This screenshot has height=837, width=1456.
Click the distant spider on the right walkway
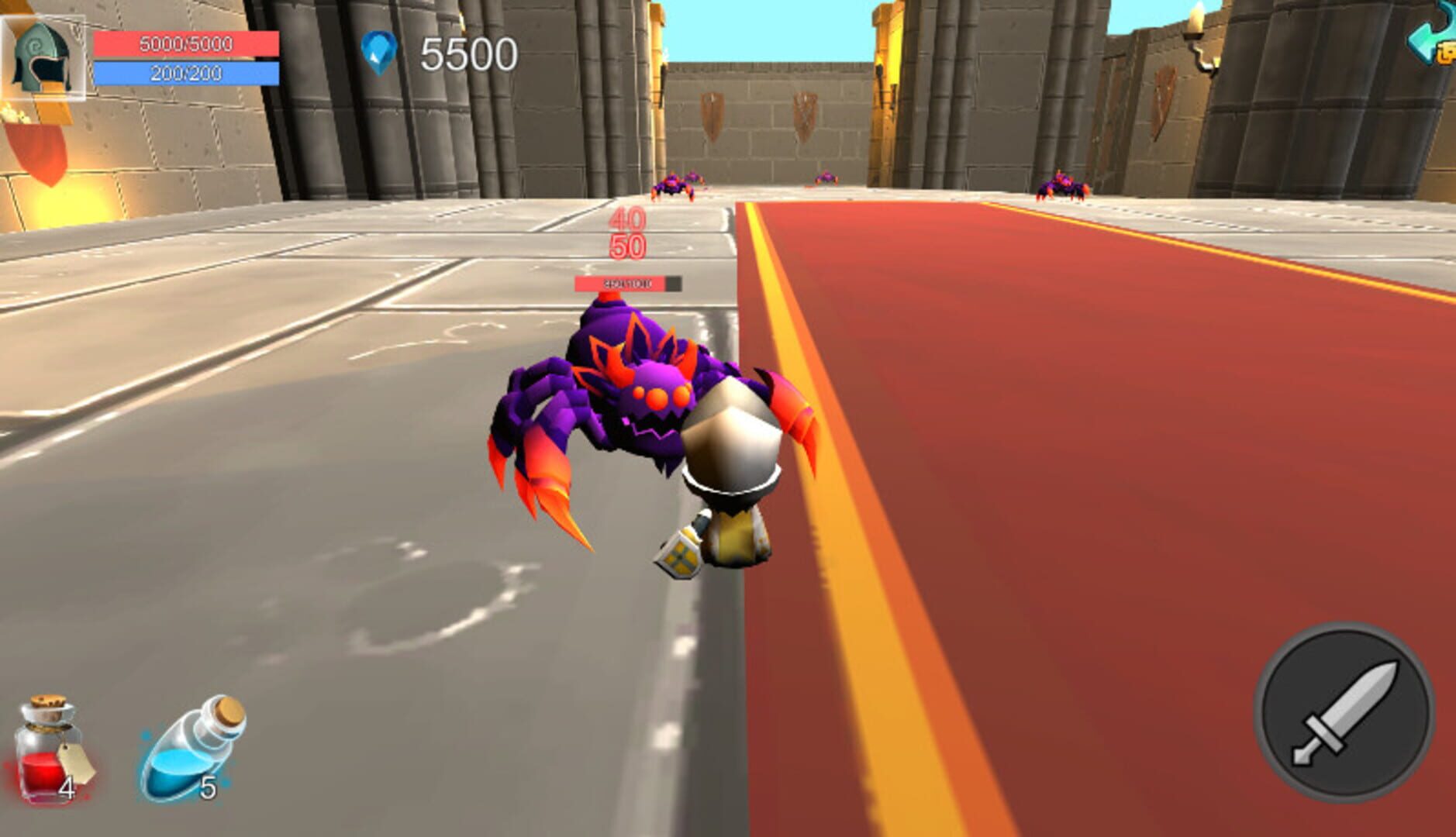point(1061,184)
